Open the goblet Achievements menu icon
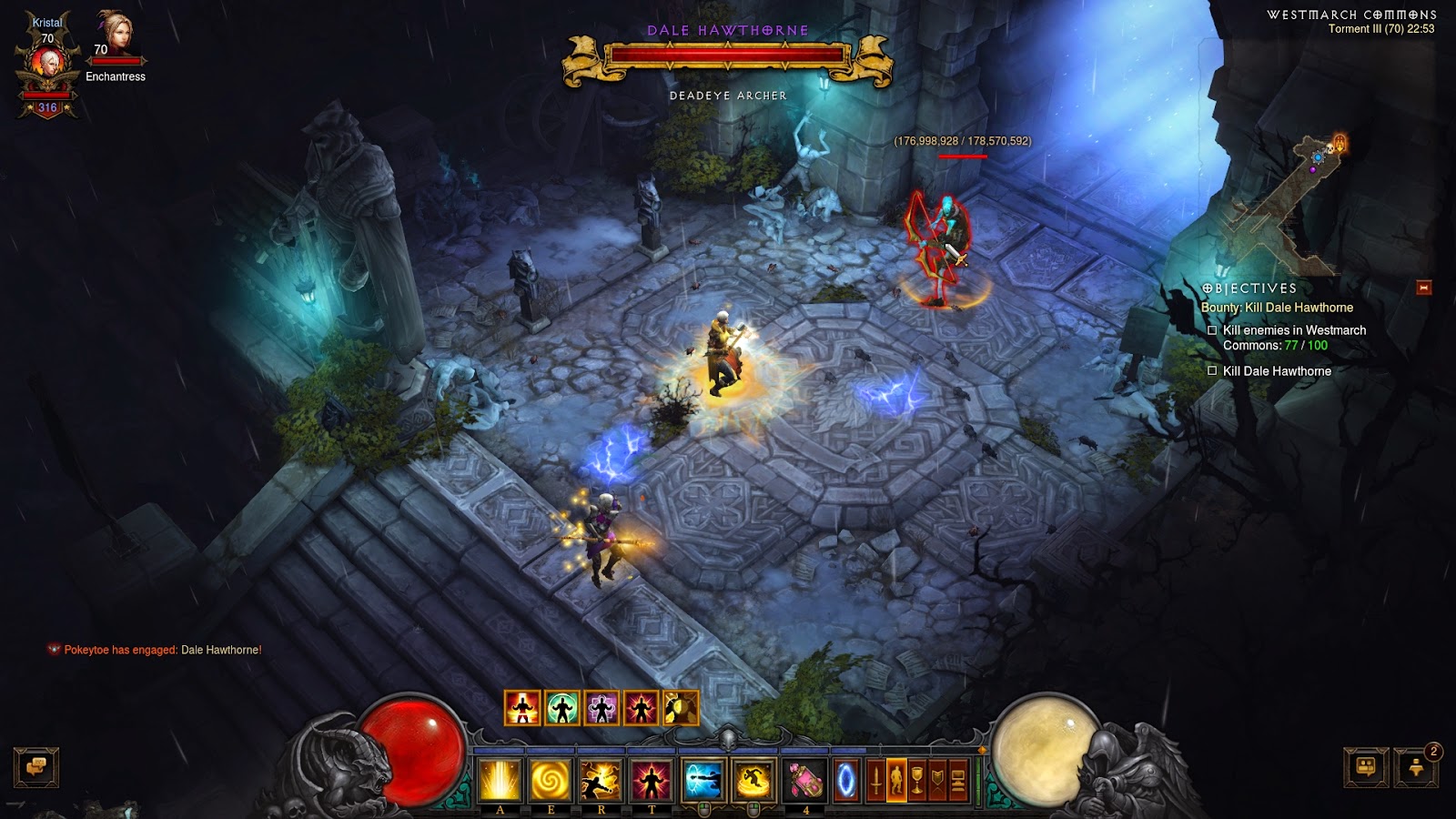This screenshot has height=819, width=1456. [917, 780]
